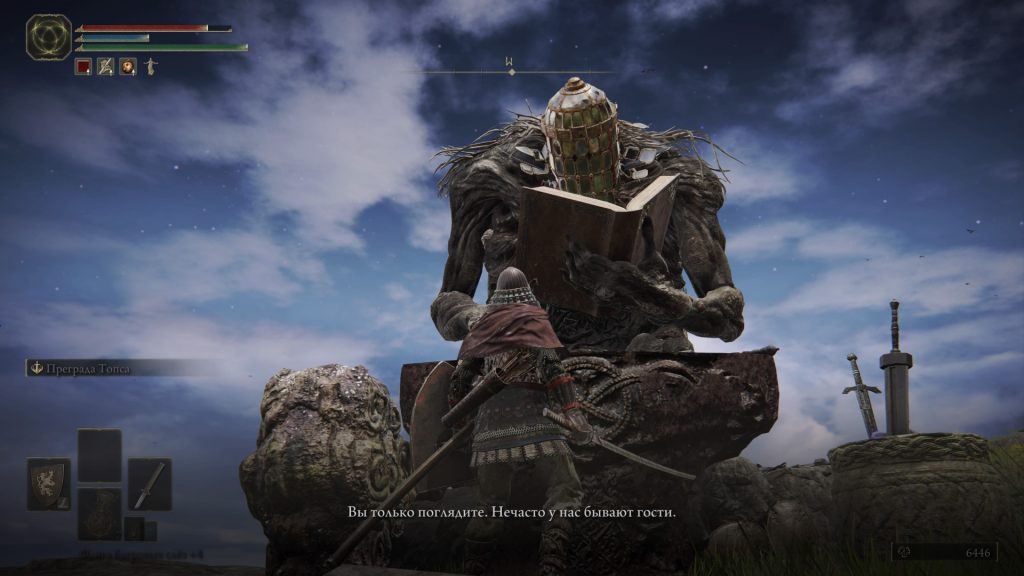Select the right-hand sword weapon slot
This screenshot has height=576, width=1024.
click(149, 484)
